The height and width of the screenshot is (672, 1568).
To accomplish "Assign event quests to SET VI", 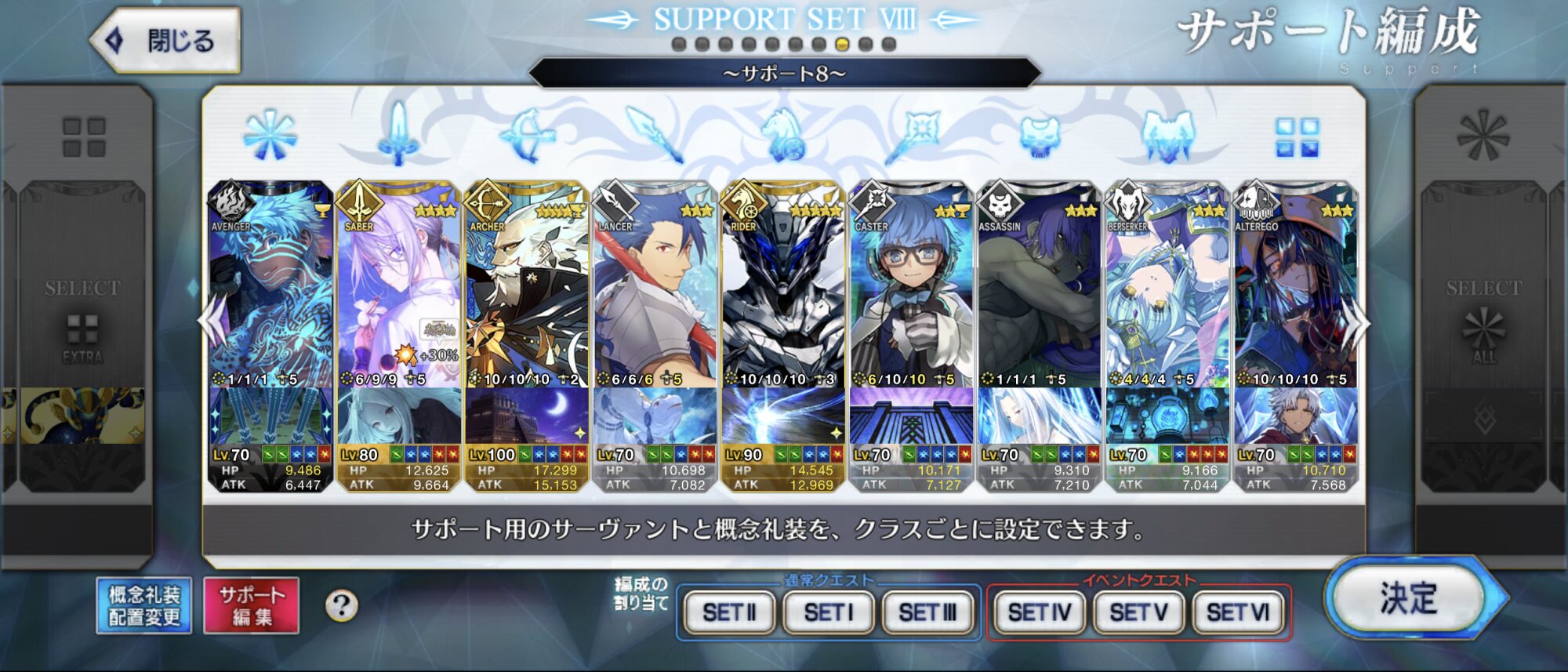I will pos(1238,612).
